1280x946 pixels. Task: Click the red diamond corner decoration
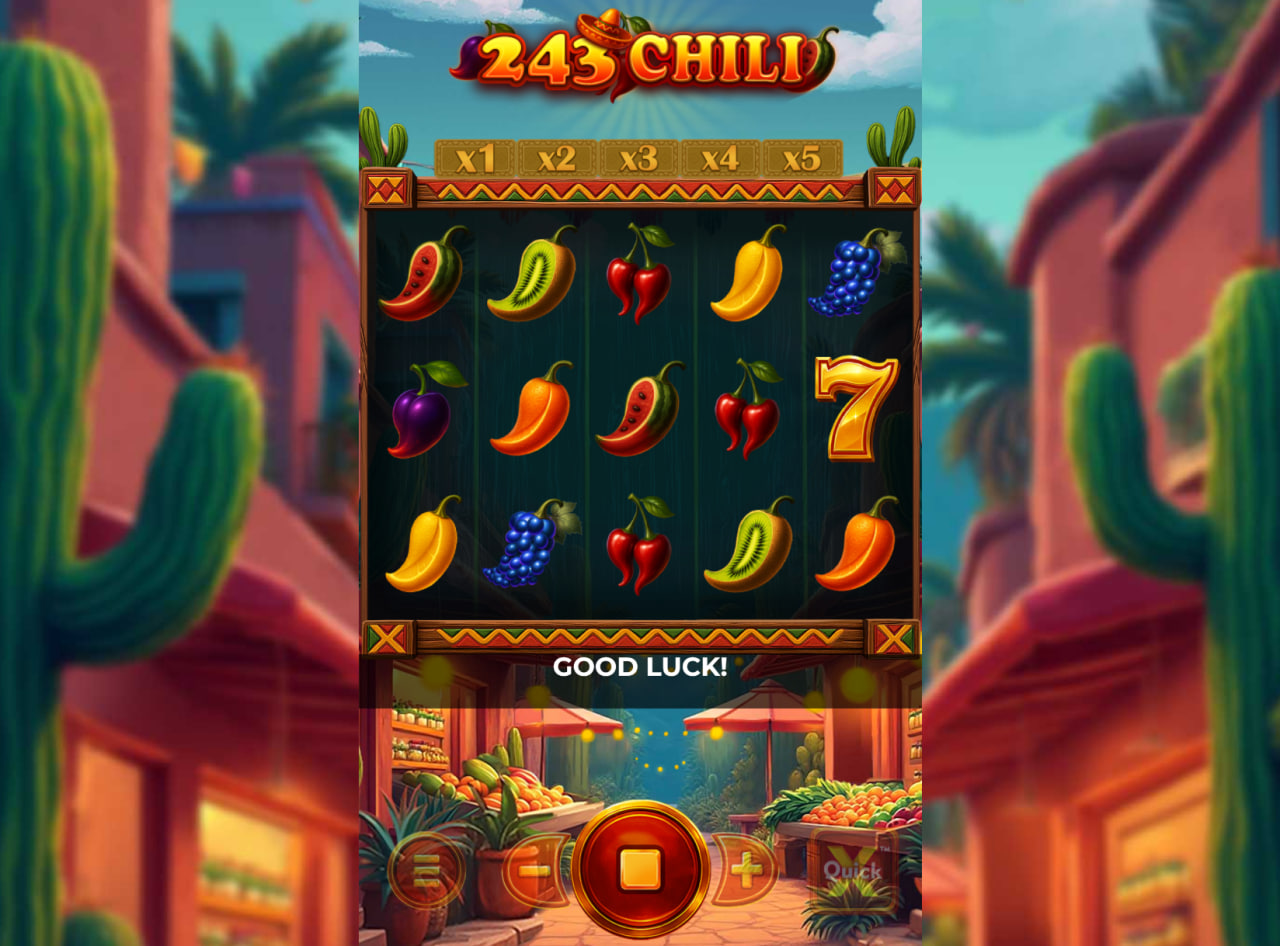tap(389, 189)
